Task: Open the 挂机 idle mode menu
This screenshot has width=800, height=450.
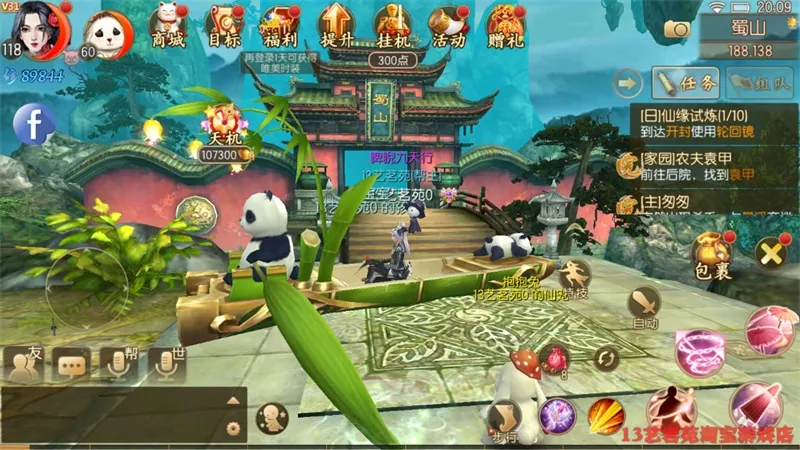Action: (x=392, y=24)
